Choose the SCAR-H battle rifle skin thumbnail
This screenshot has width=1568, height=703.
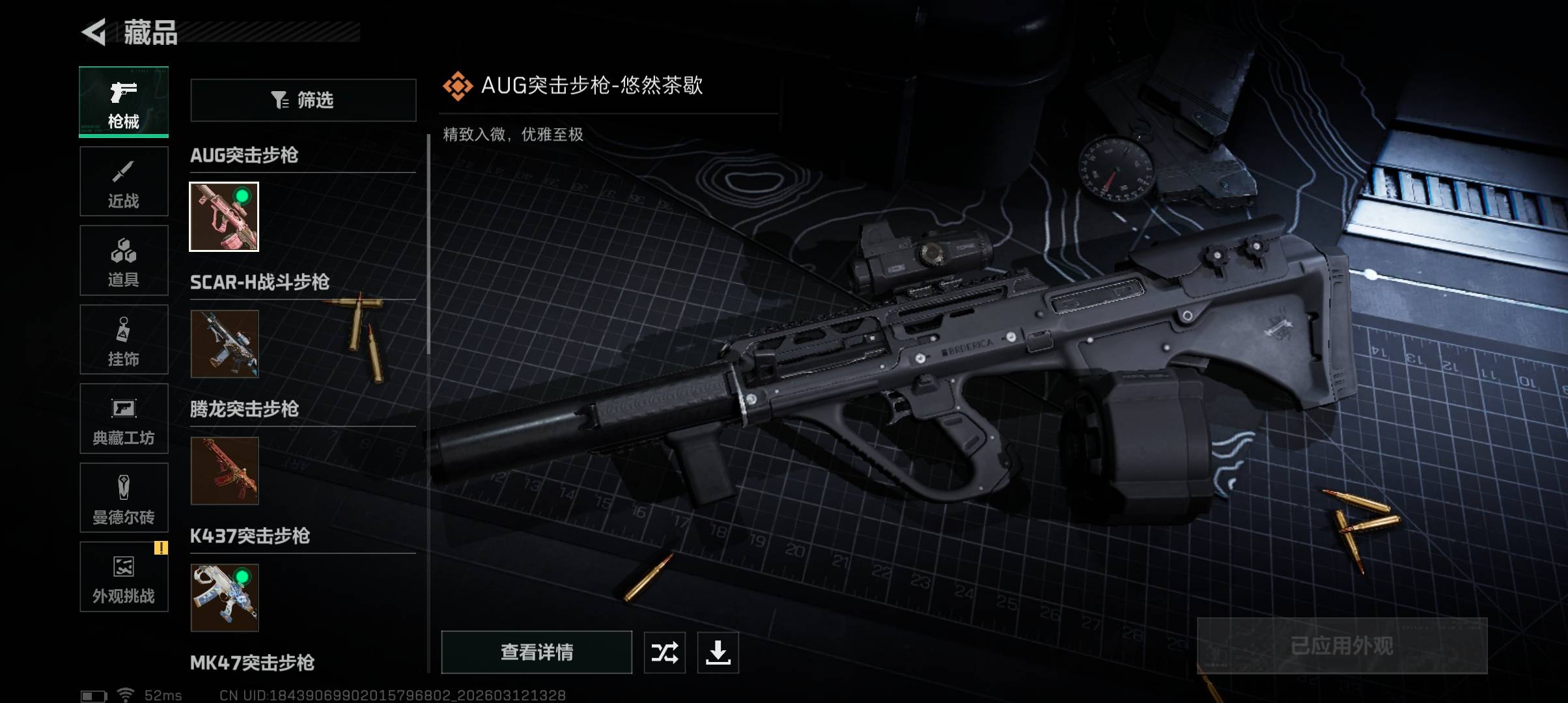point(225,344)
